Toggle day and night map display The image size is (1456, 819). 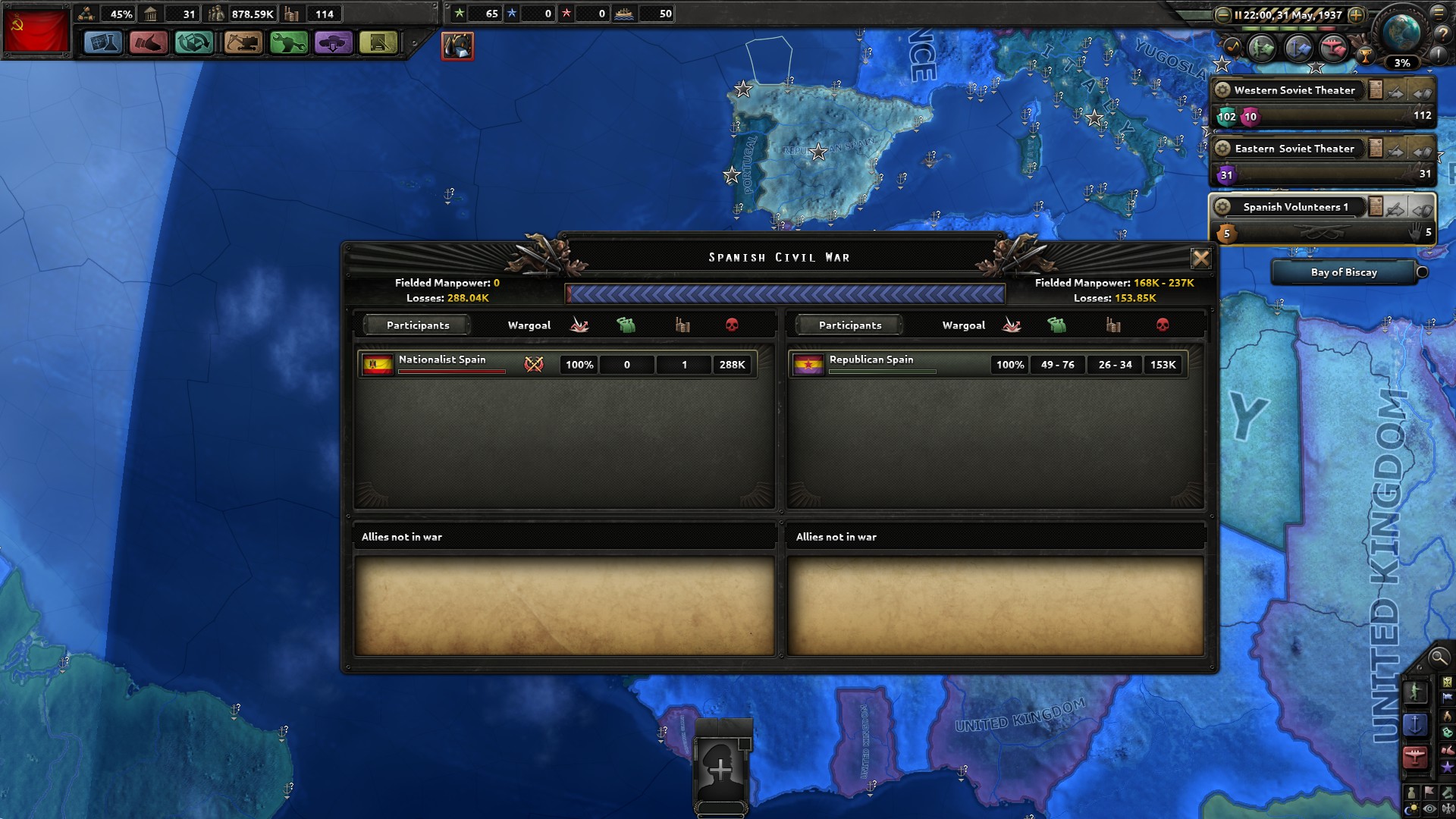[x=1411, y=808]
